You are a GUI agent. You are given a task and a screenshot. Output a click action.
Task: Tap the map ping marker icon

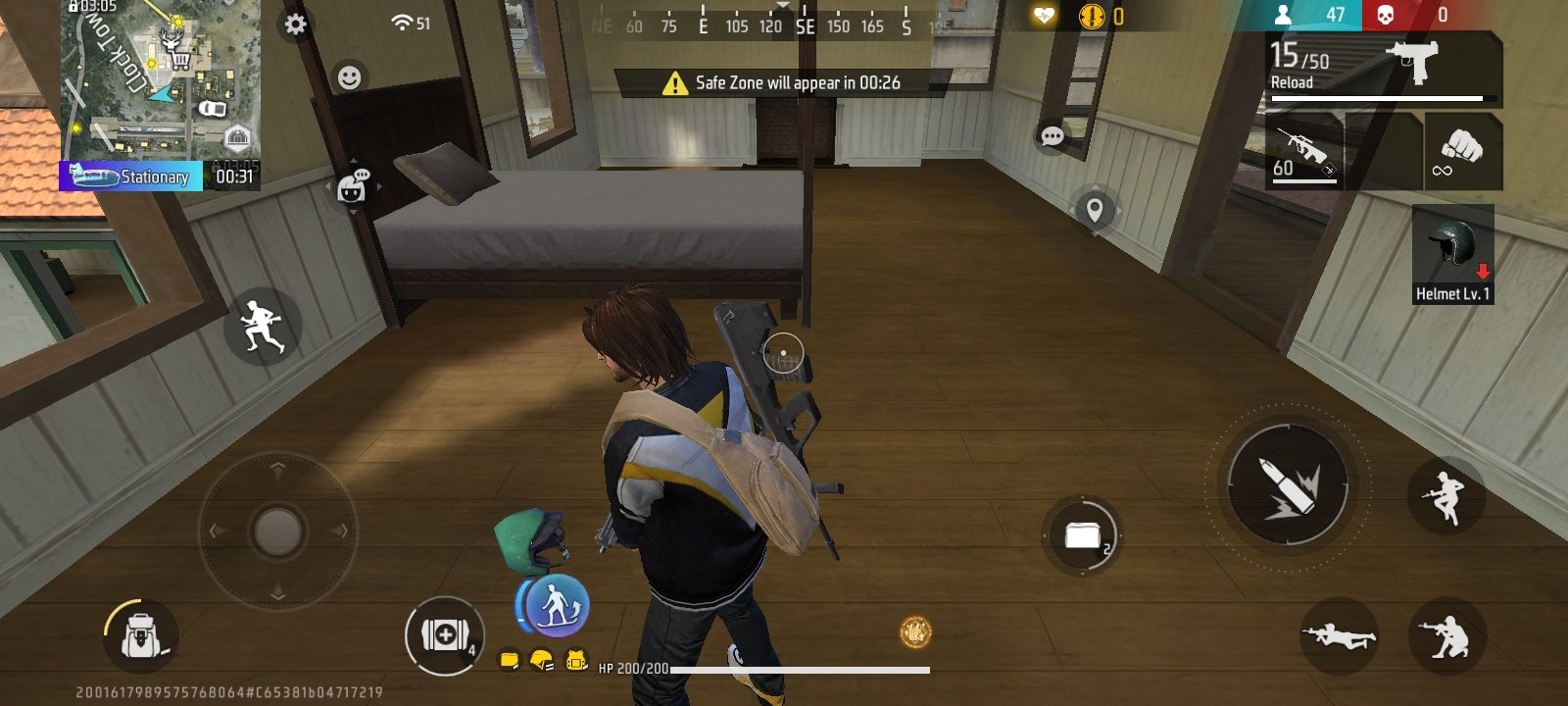[1095, 209]
